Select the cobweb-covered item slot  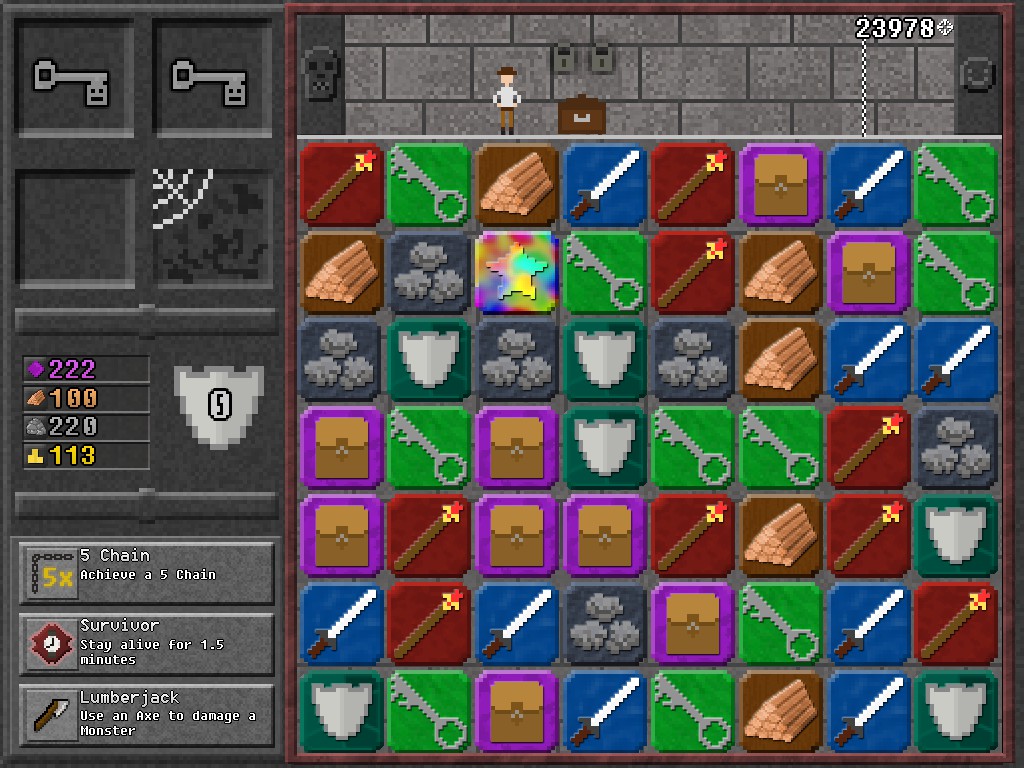tap(212, 227)
